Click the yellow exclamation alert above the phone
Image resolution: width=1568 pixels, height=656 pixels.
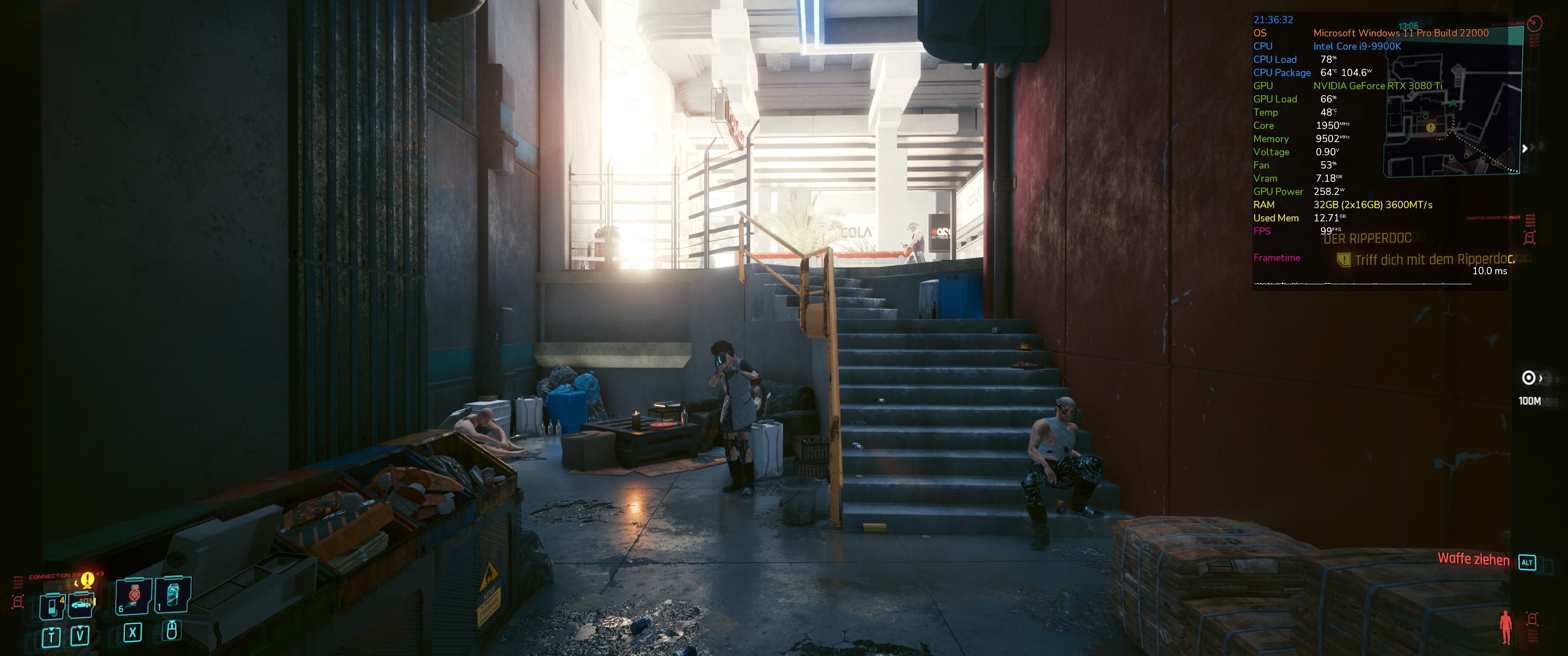pyautogui.click(x=88, y=579)
